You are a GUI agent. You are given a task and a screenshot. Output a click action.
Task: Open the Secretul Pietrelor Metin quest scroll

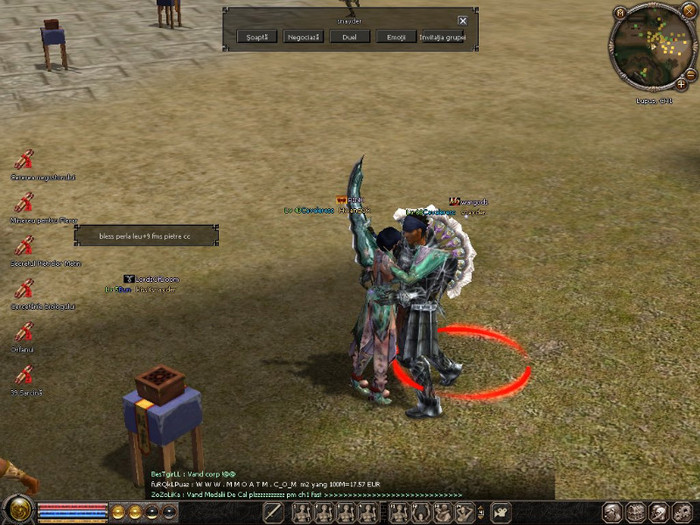point(25,246)
